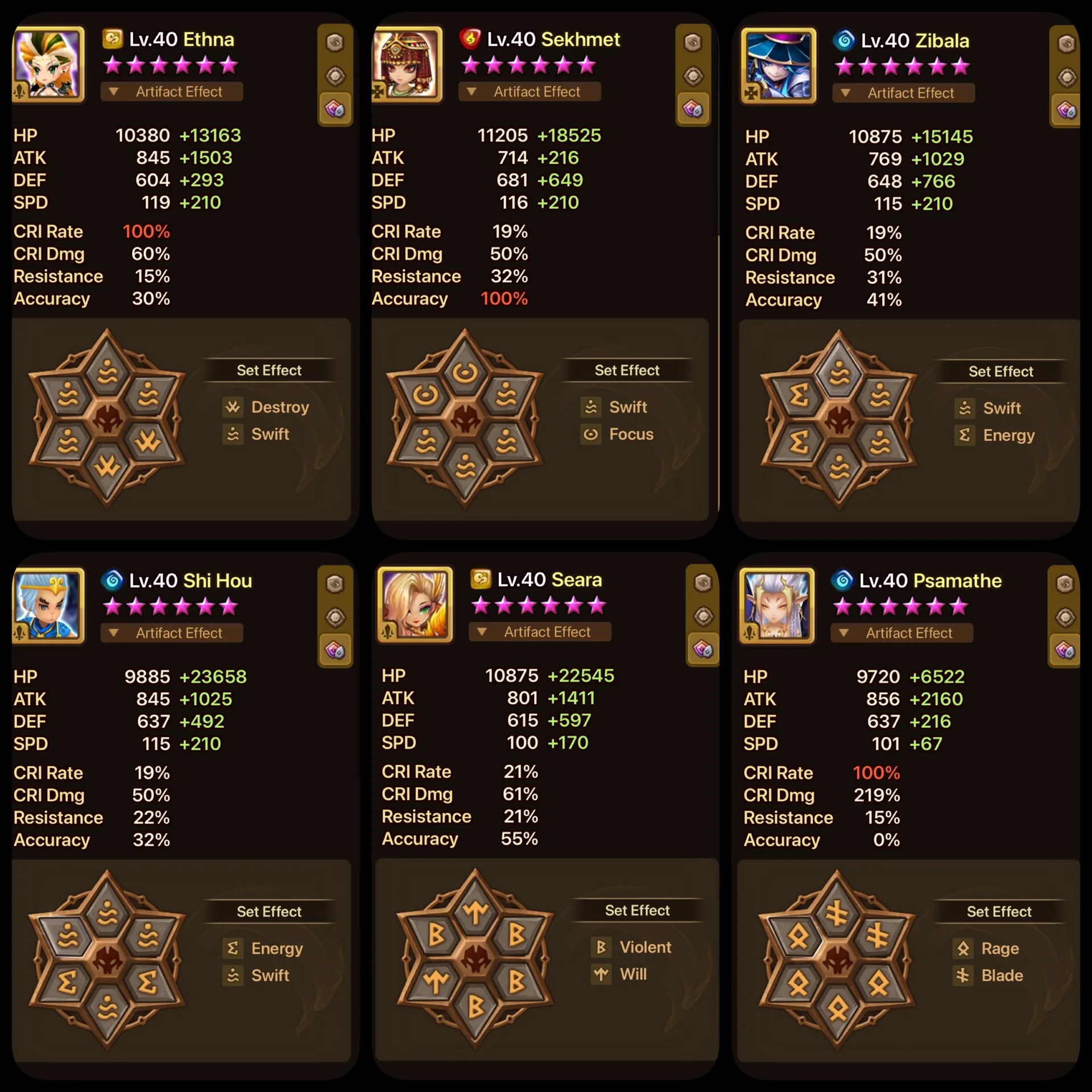The height and width of the screenshot is (1092, 1092).
Task: Switch to Ethna's rune-only view tab
Action: pos(335,42)
